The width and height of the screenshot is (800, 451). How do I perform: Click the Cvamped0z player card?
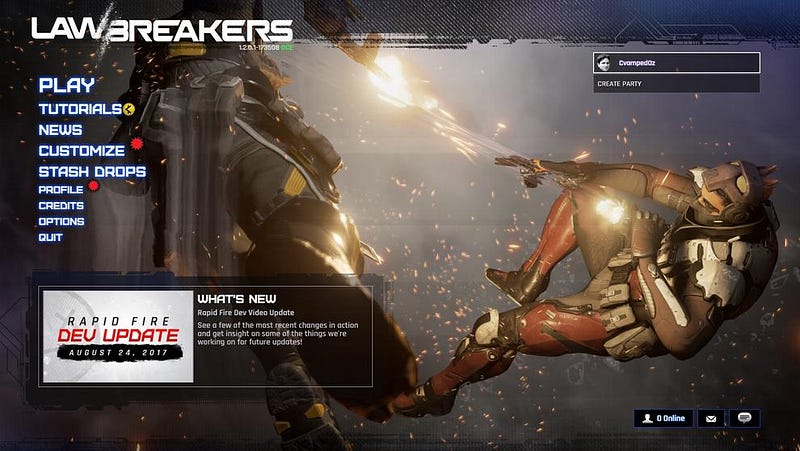pos(676,63)
